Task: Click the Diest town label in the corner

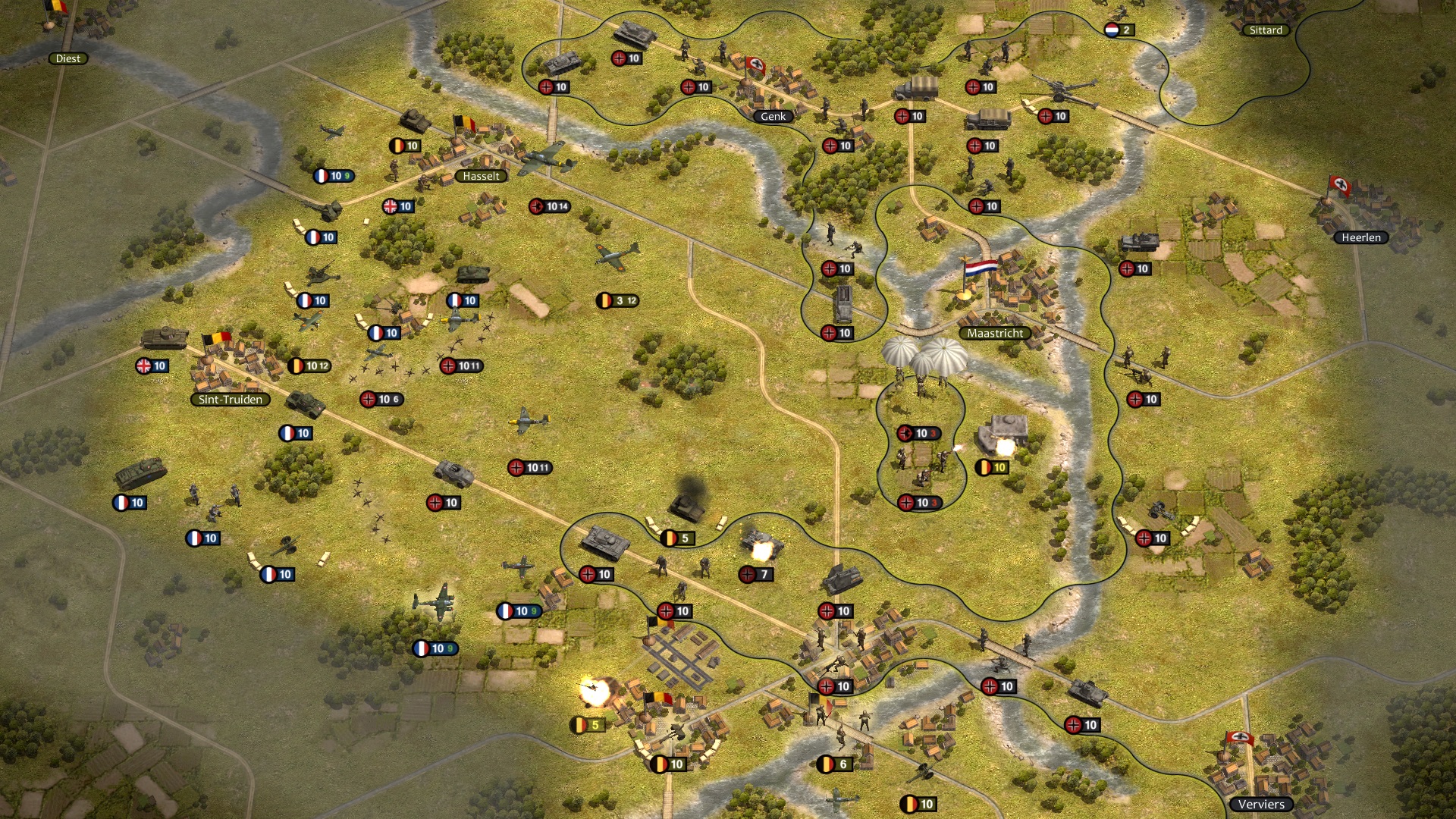Action: pyautogui.click(x=69, y=58)
